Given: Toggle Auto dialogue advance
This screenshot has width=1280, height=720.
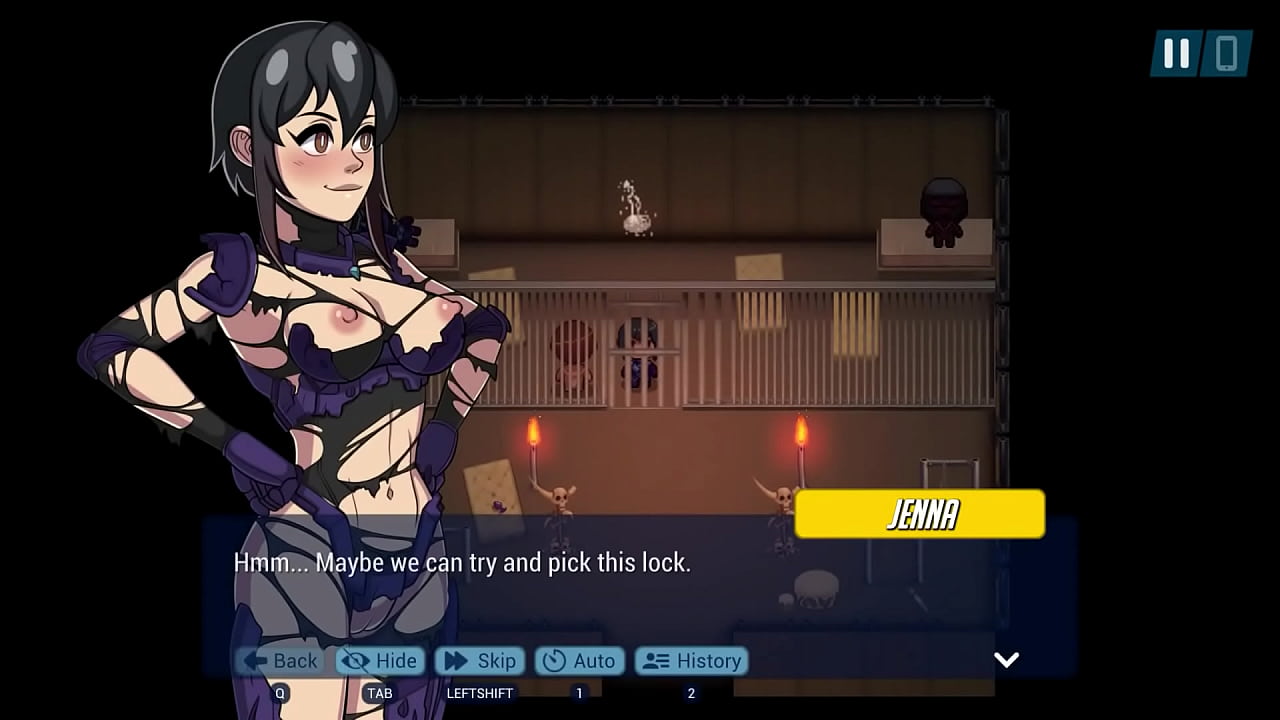Looking at the screenshot, I should [580, 661].
